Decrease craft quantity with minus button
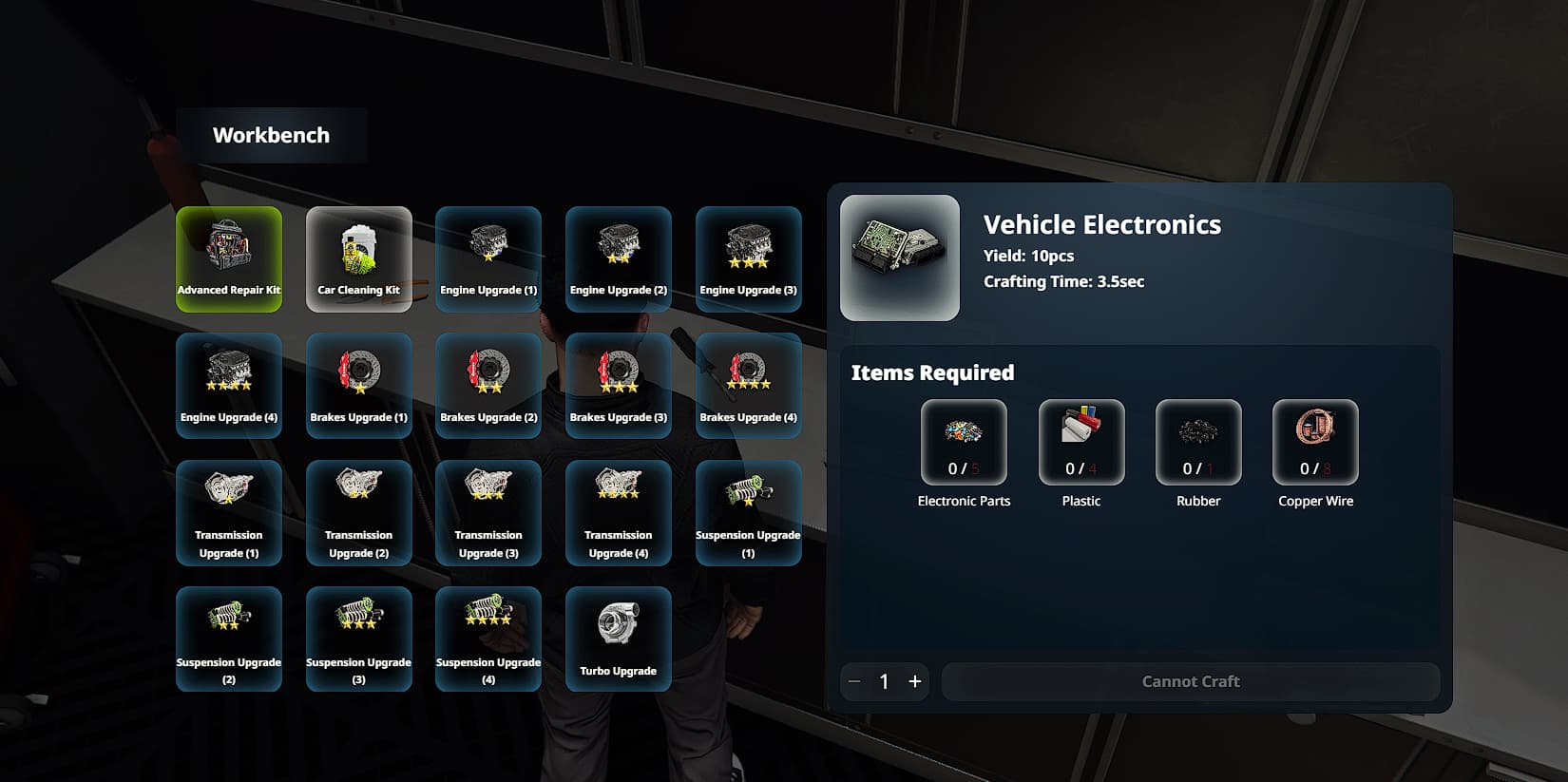 pos(853,681)
